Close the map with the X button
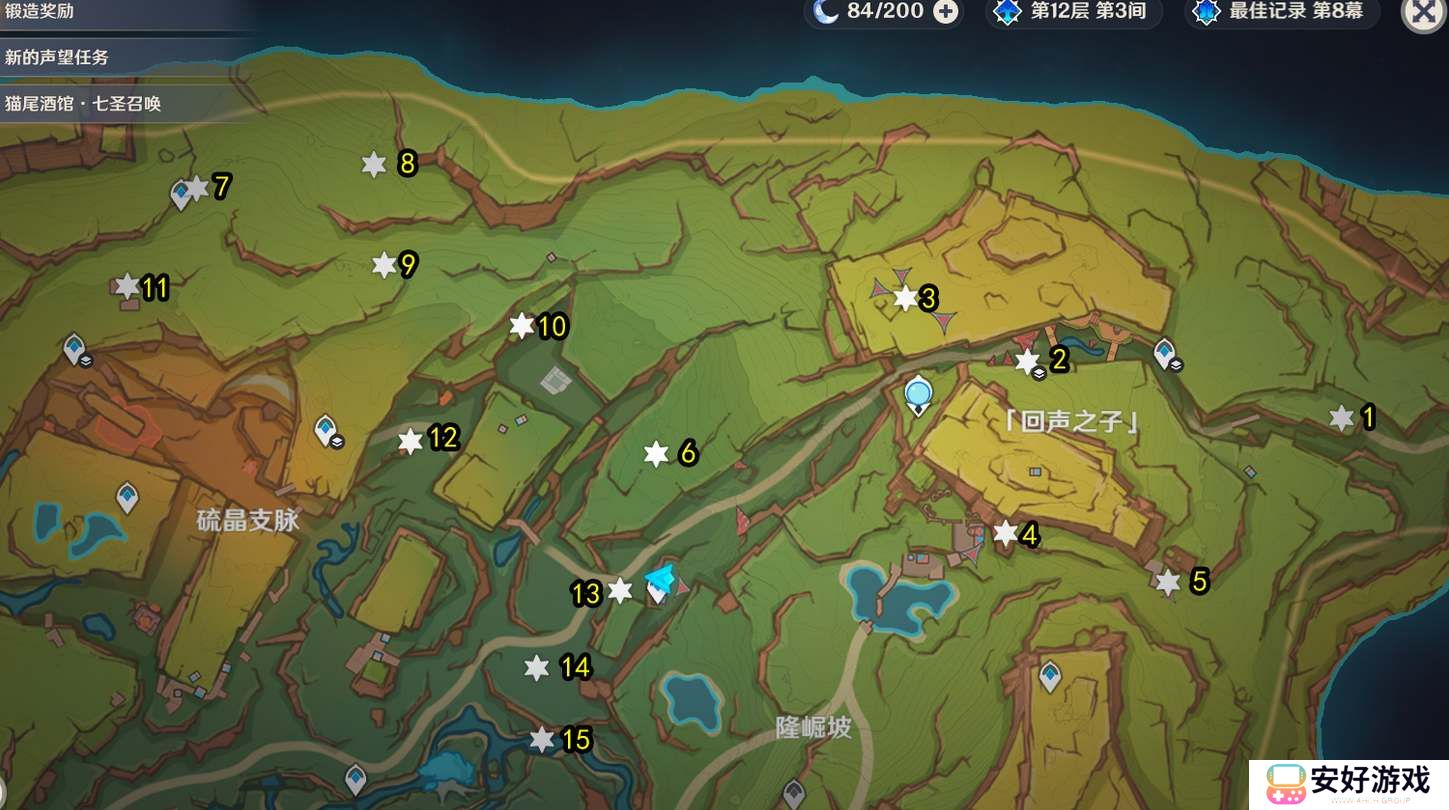Viewport: 1449px width, 810px height. pyautogui.click(x=1423, y=13)
